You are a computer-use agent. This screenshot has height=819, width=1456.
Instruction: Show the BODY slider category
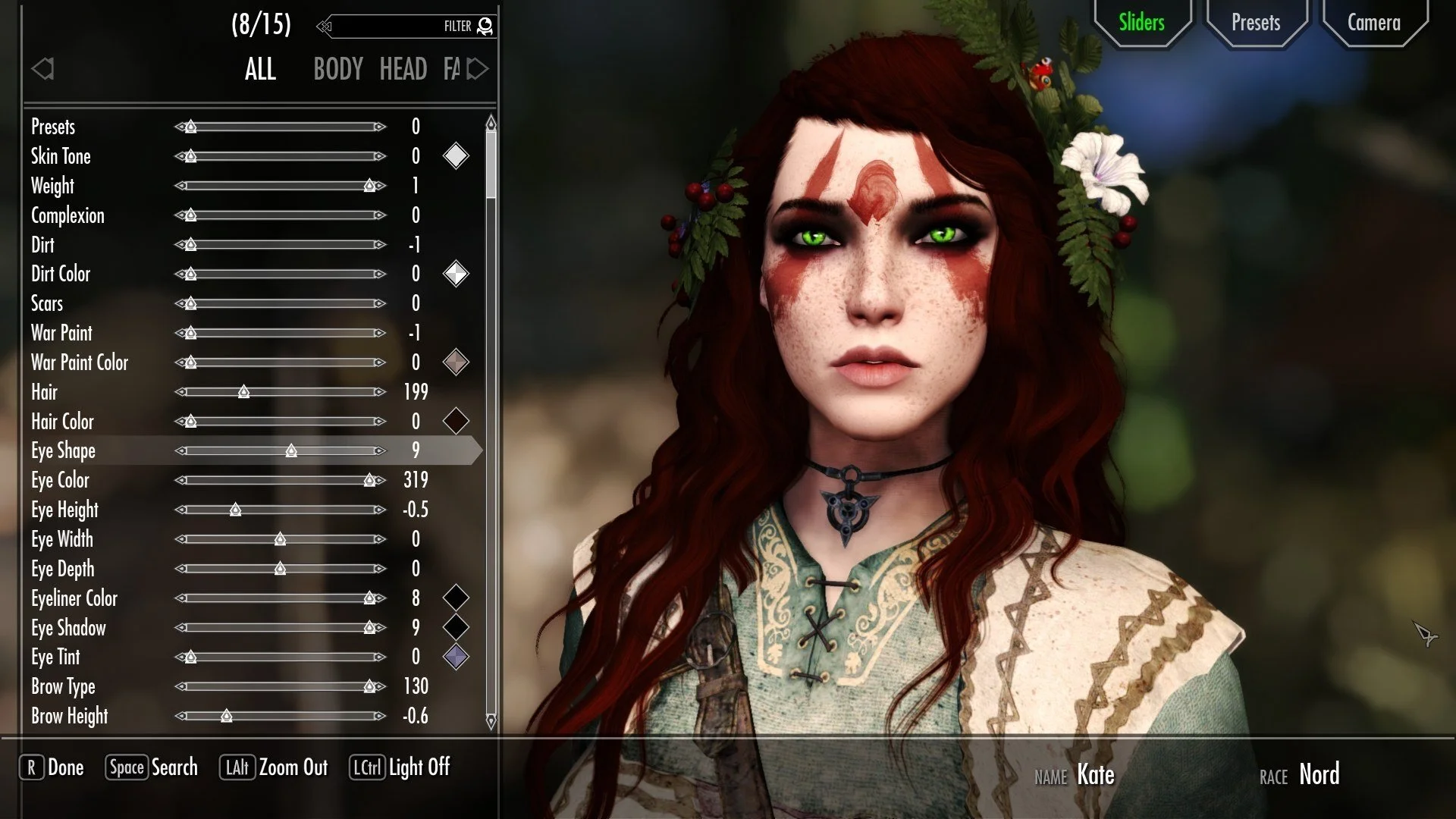coord(338,70)
